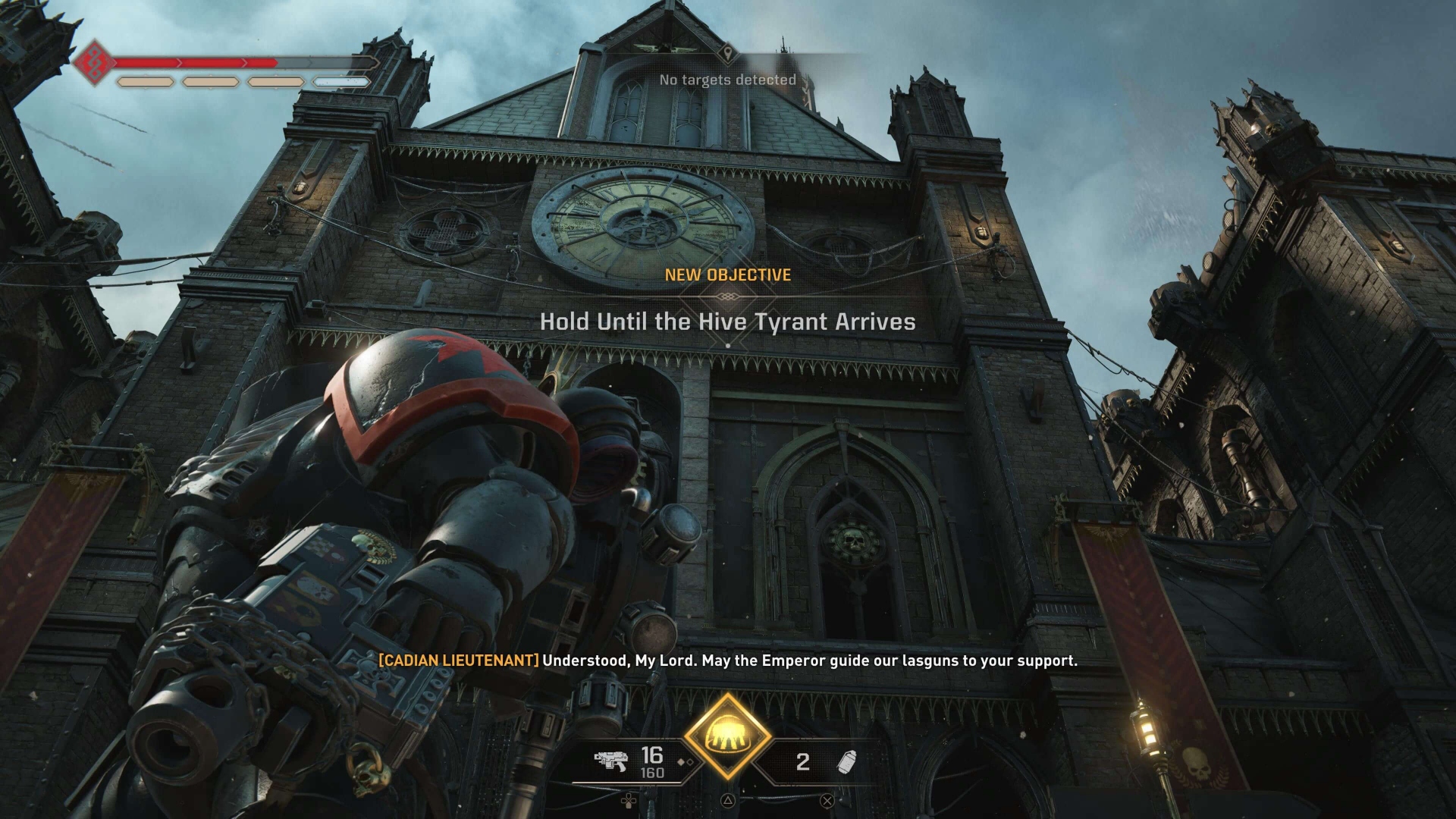
Task: Open the Hive Tyrant objective notification
Action: pyautogui.click(x=727, y=322)
